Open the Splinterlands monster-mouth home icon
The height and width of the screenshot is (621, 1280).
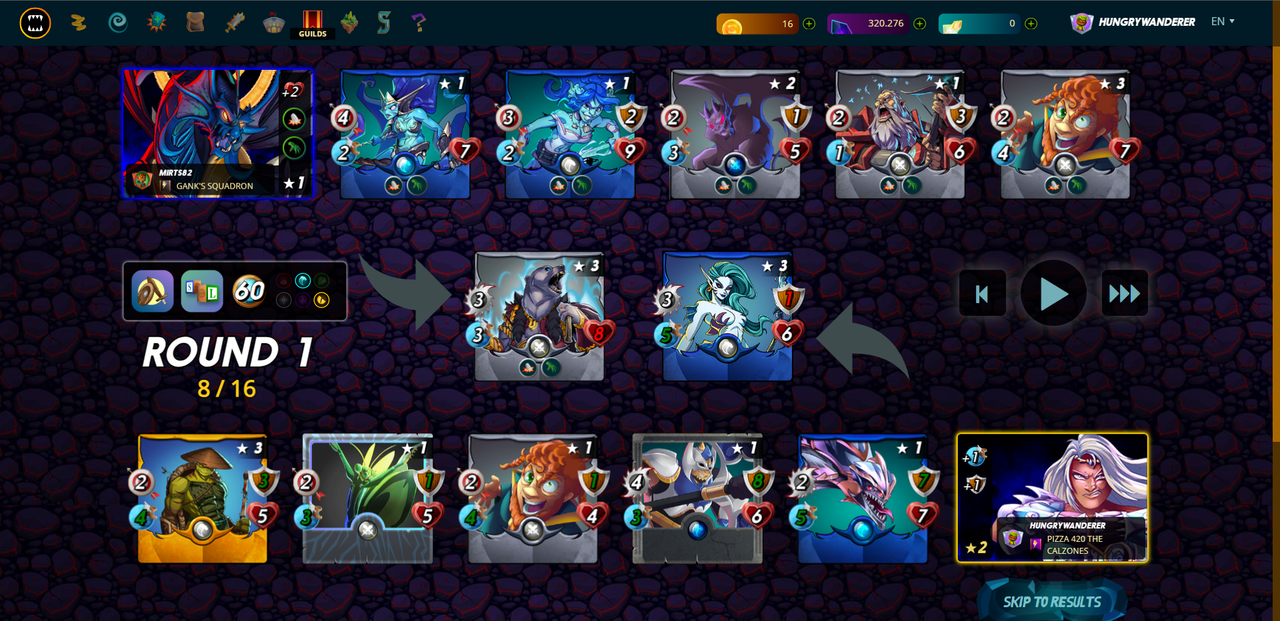coord(35,22)
